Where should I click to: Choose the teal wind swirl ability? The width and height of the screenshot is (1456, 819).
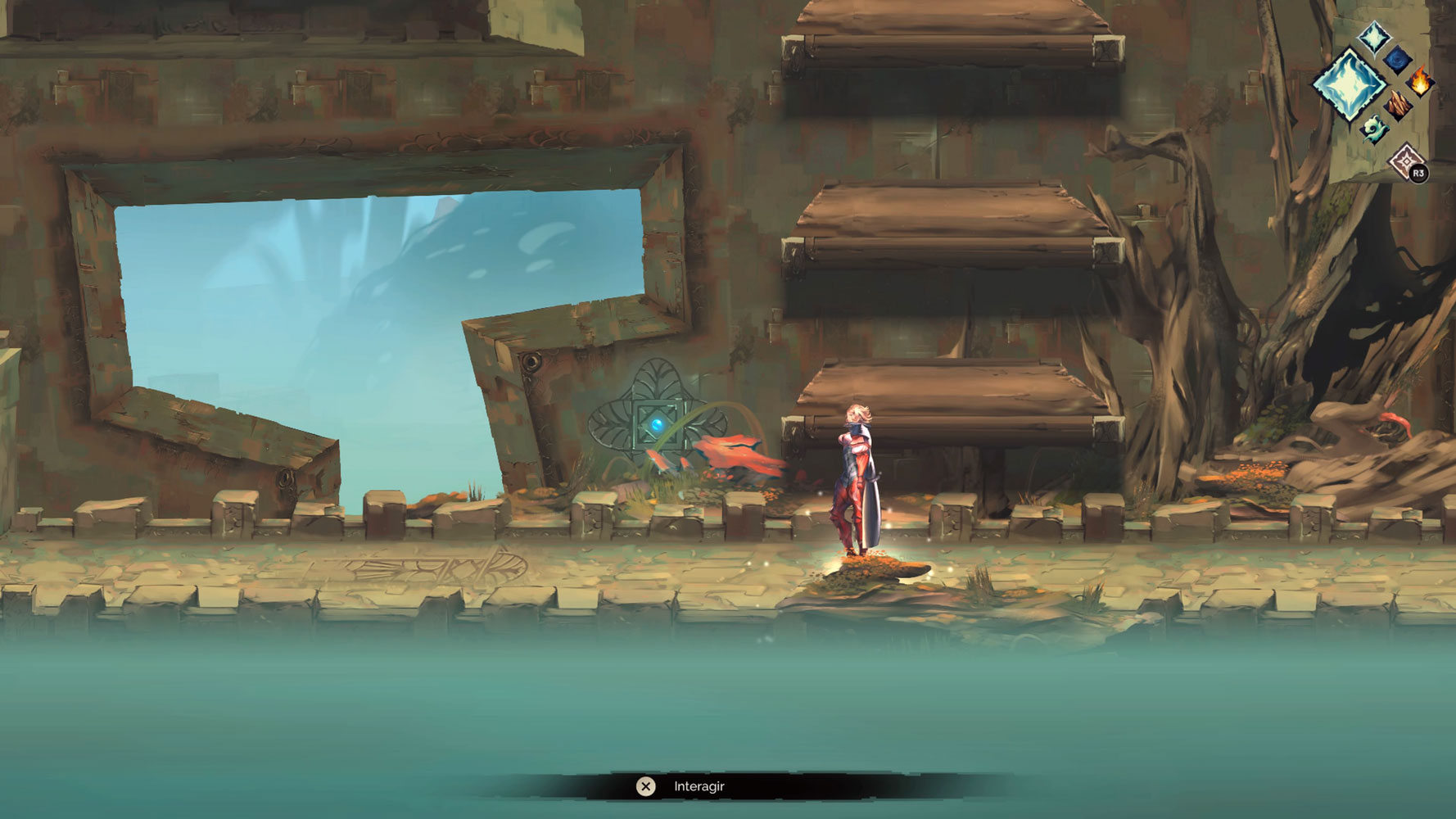click(1374, 129)
